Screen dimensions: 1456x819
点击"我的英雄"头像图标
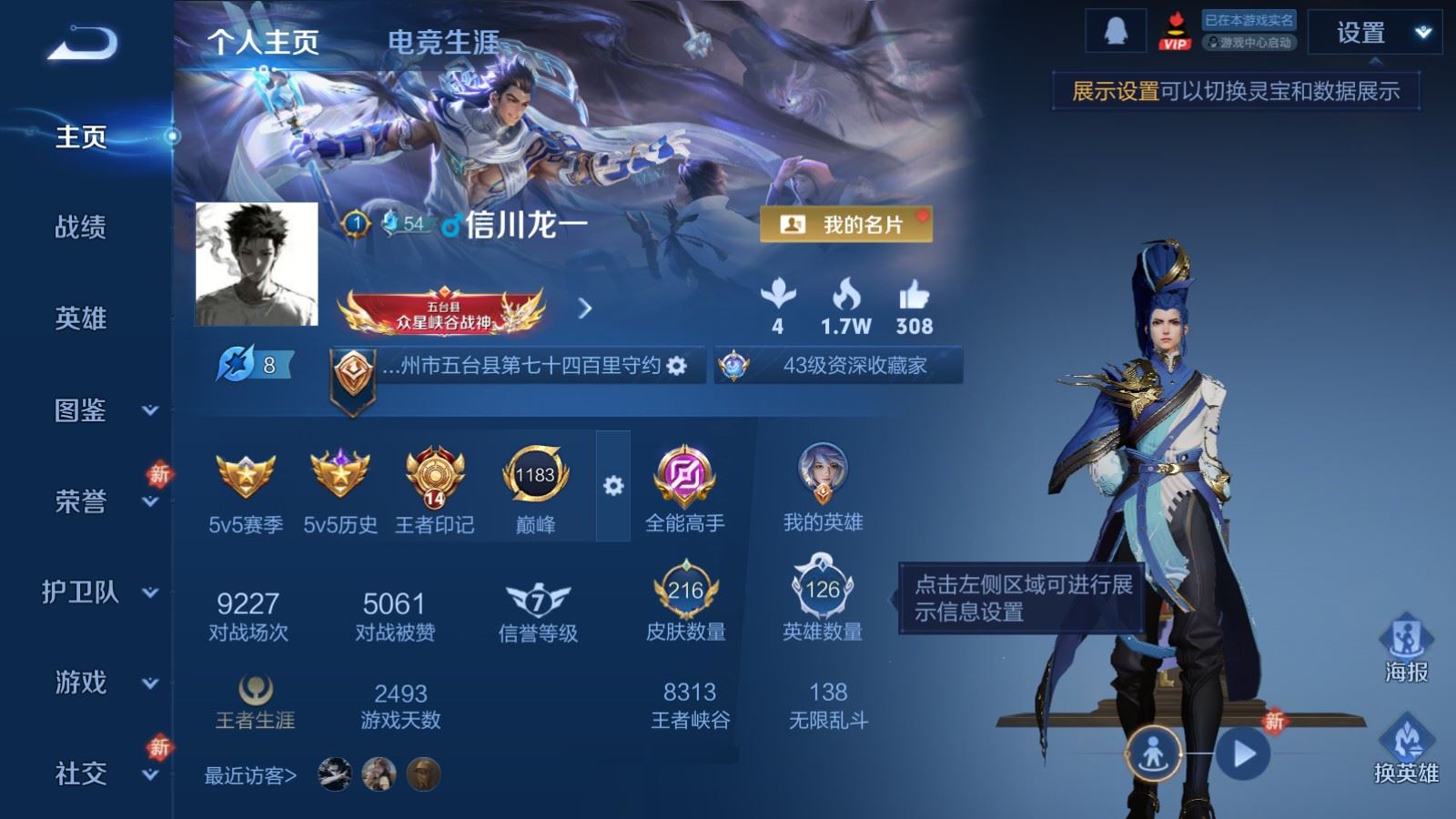(826, 473)
